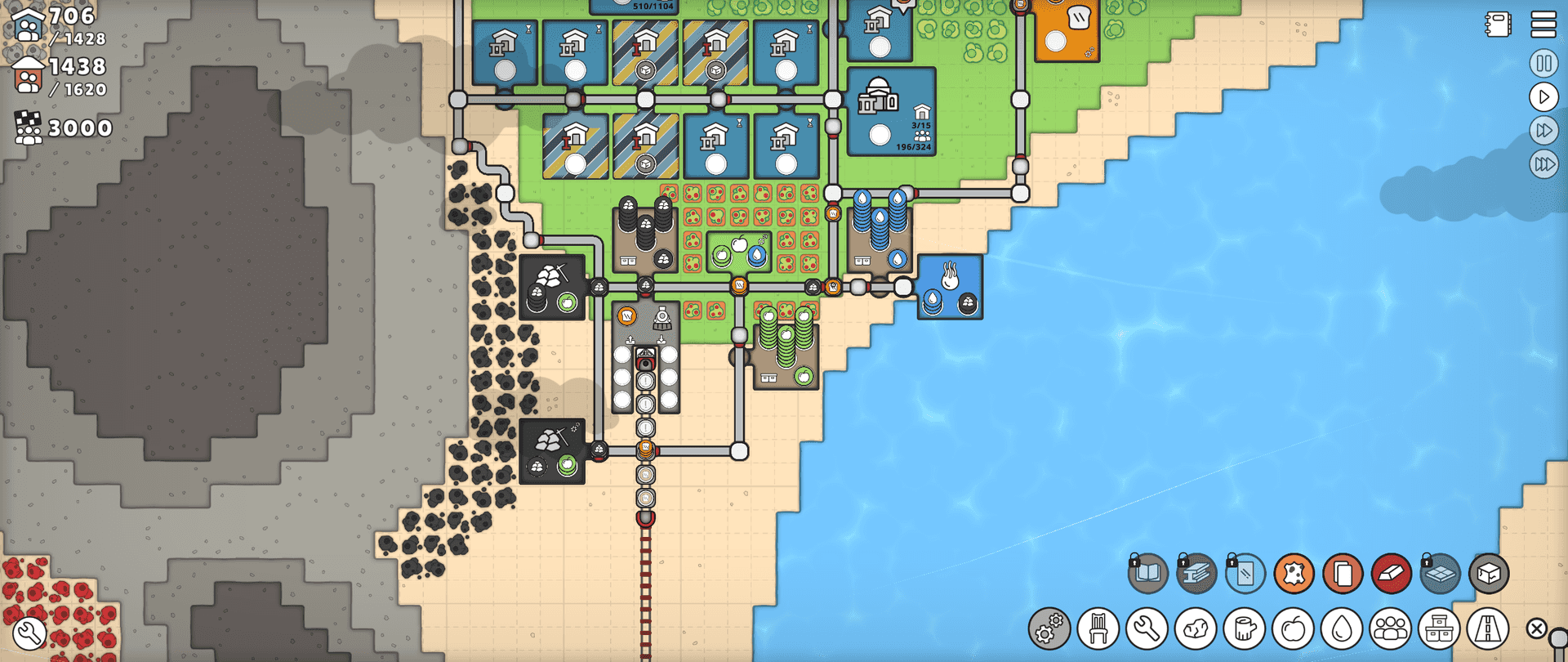The height and width of the screenshot is (662, 1568).
Task: Pause the game simulation
Action: coord(1543,64)
